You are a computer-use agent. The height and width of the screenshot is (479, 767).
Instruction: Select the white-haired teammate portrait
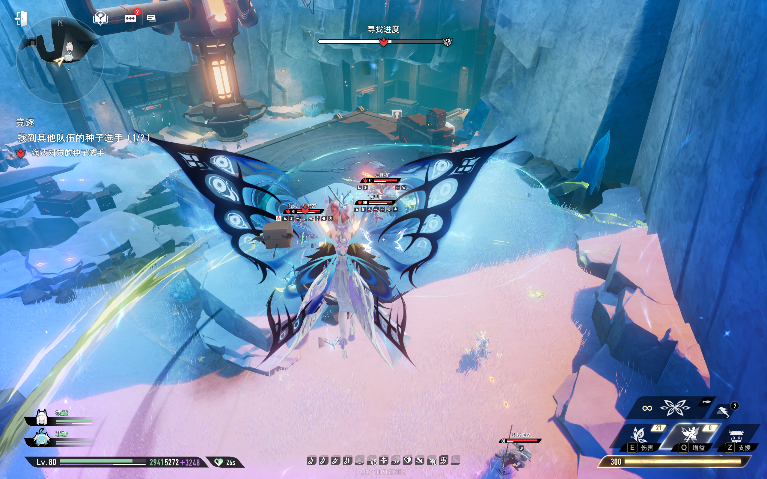41,416
